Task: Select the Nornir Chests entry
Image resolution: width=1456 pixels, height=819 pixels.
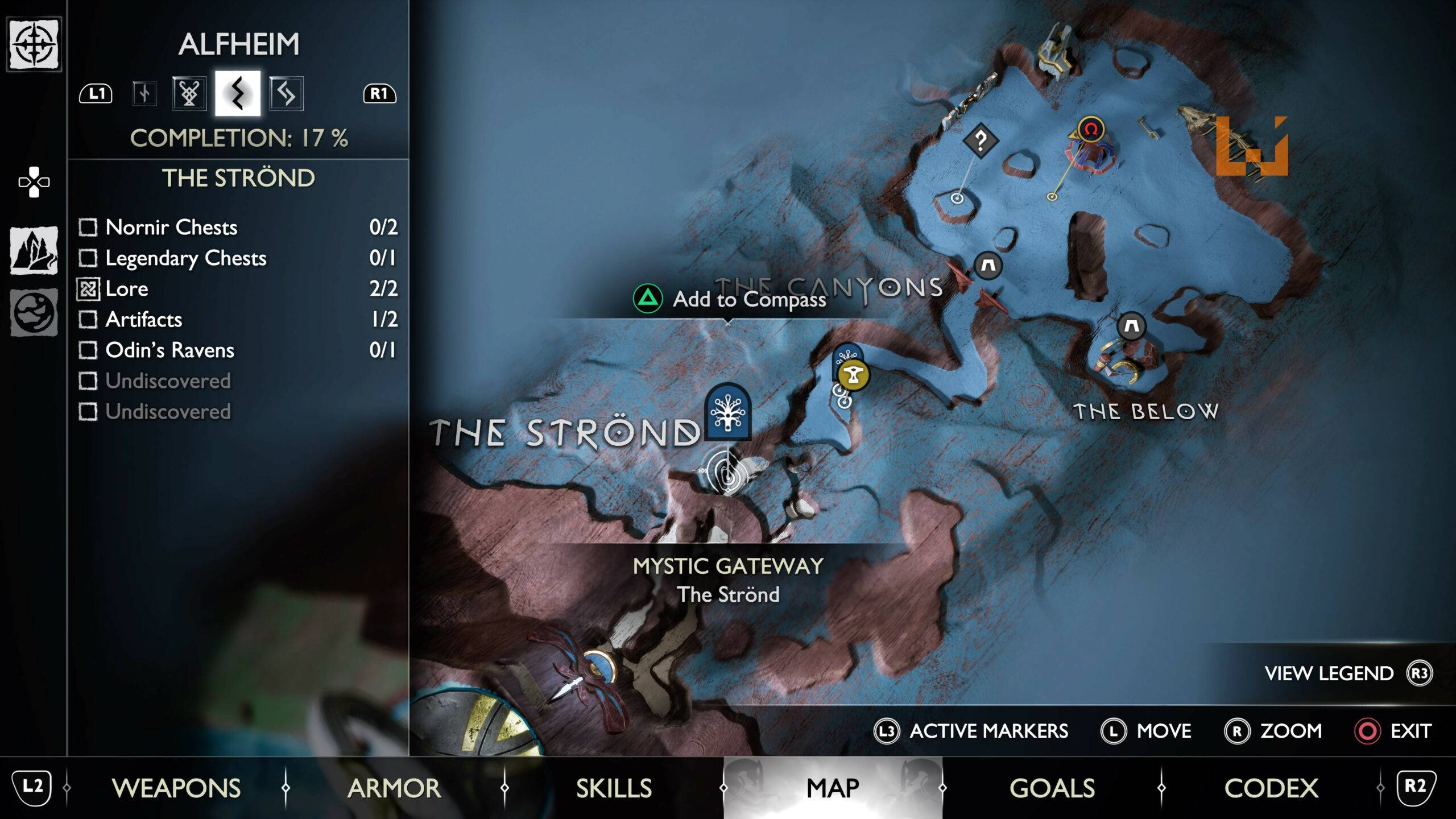Action: click(171, 227)
